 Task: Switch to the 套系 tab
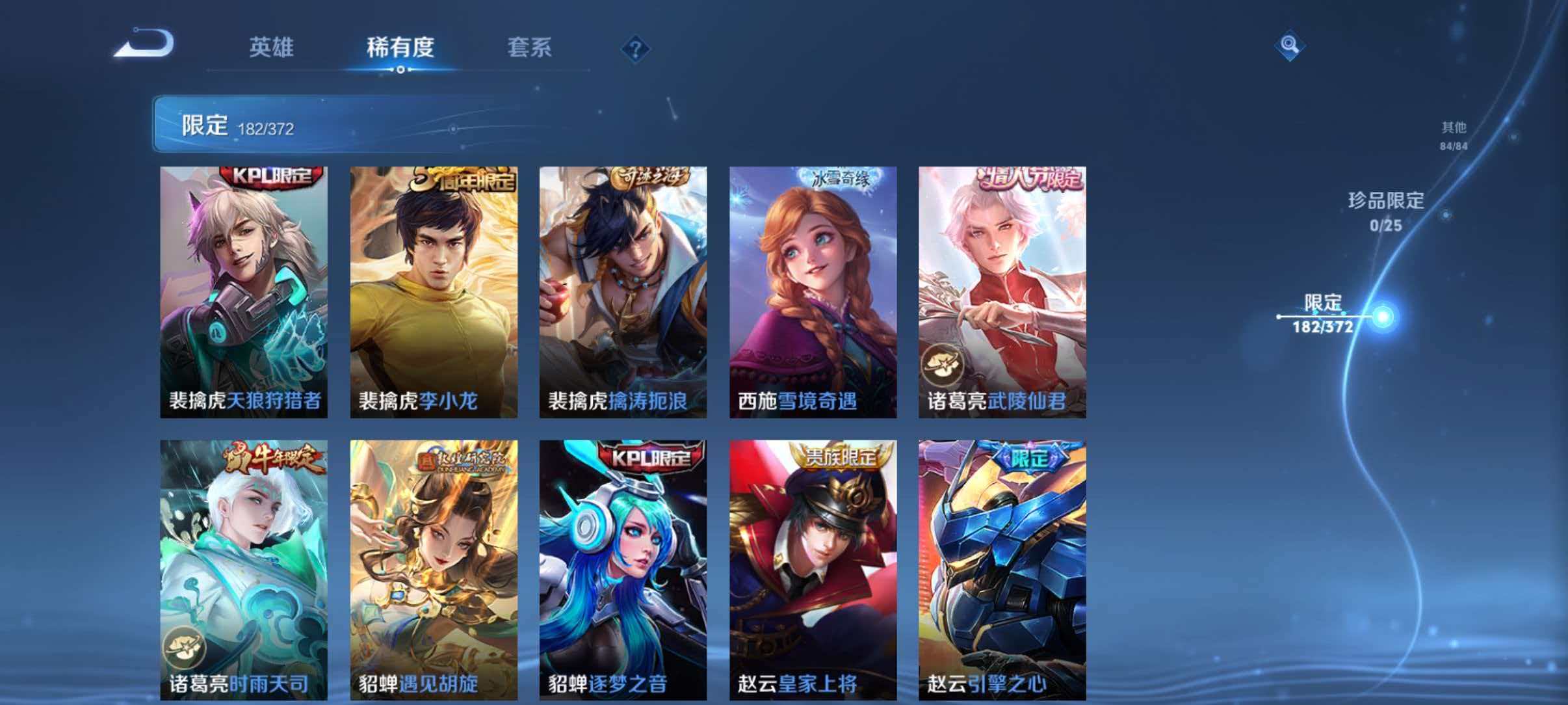[x=530, y=48]
